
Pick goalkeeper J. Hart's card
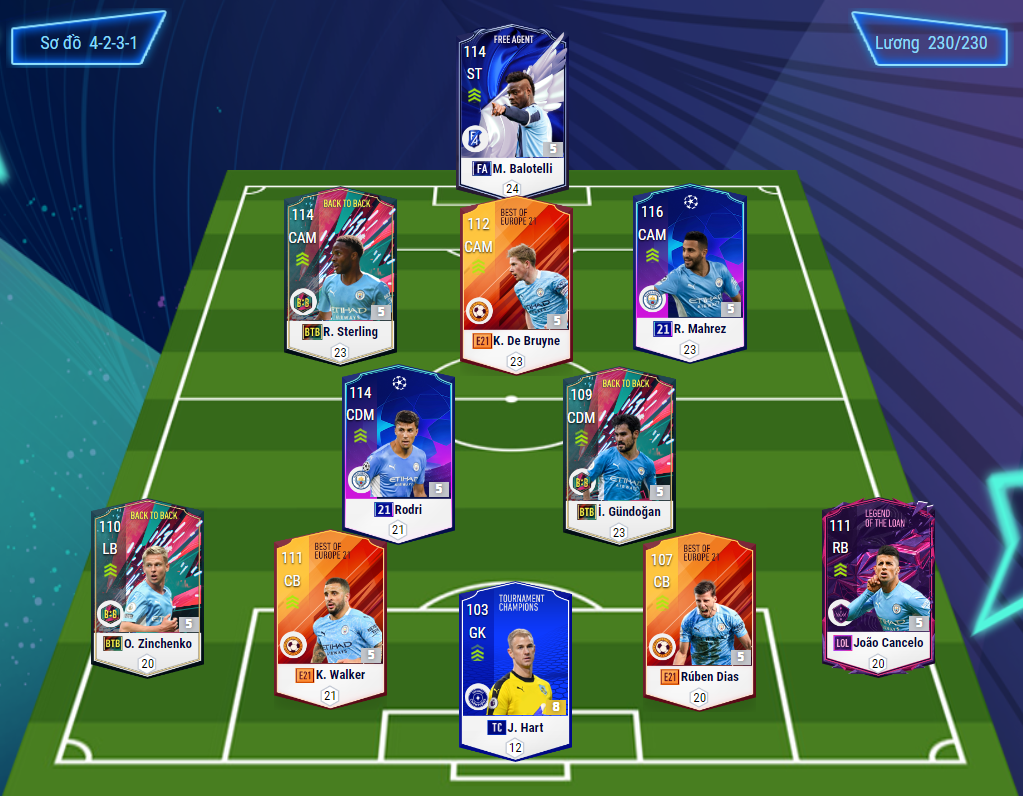[x=515, y=665]
